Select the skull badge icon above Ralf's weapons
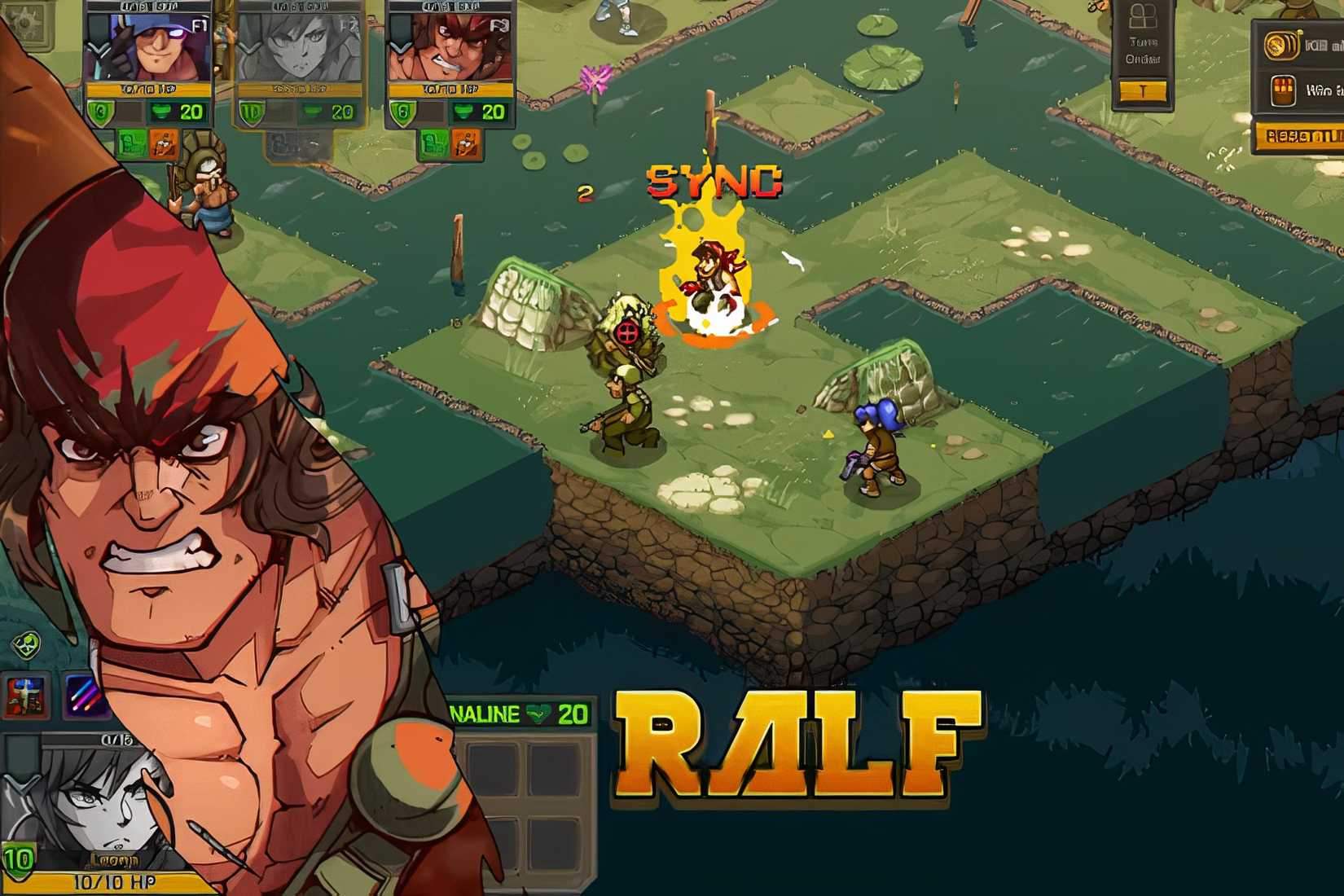 tap(26, 643)
